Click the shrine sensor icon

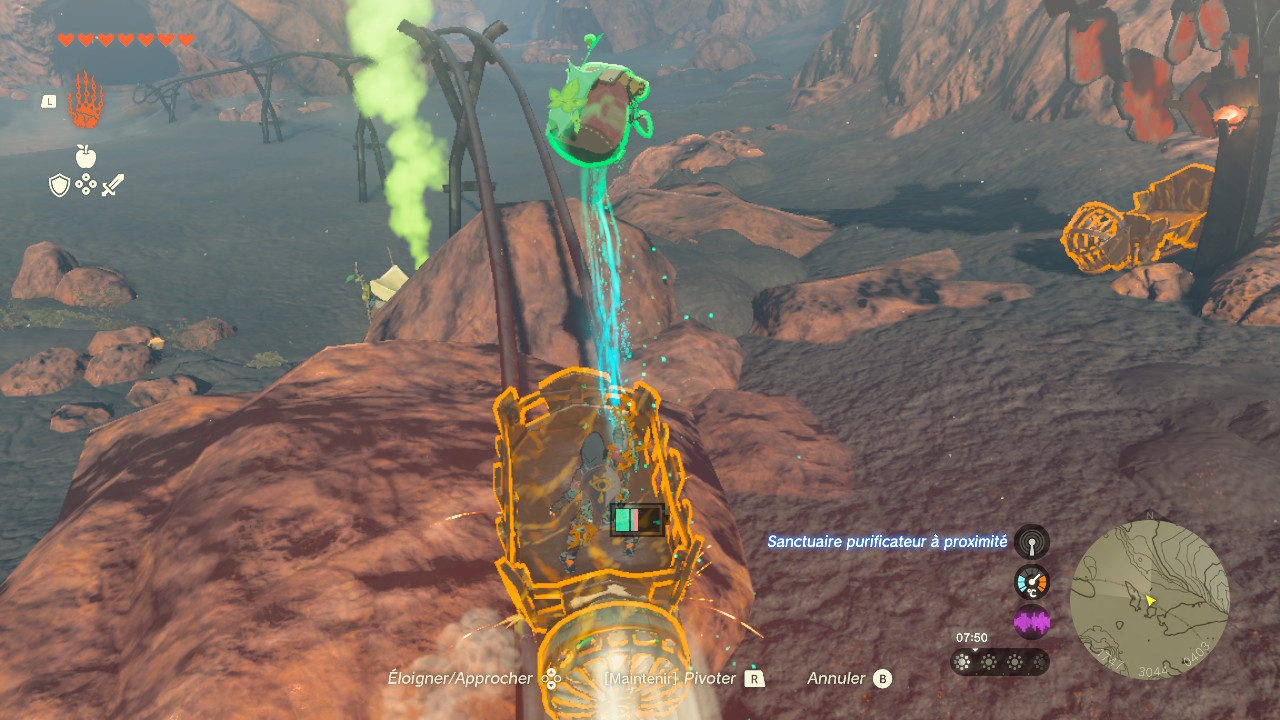tap(1031, 542)
